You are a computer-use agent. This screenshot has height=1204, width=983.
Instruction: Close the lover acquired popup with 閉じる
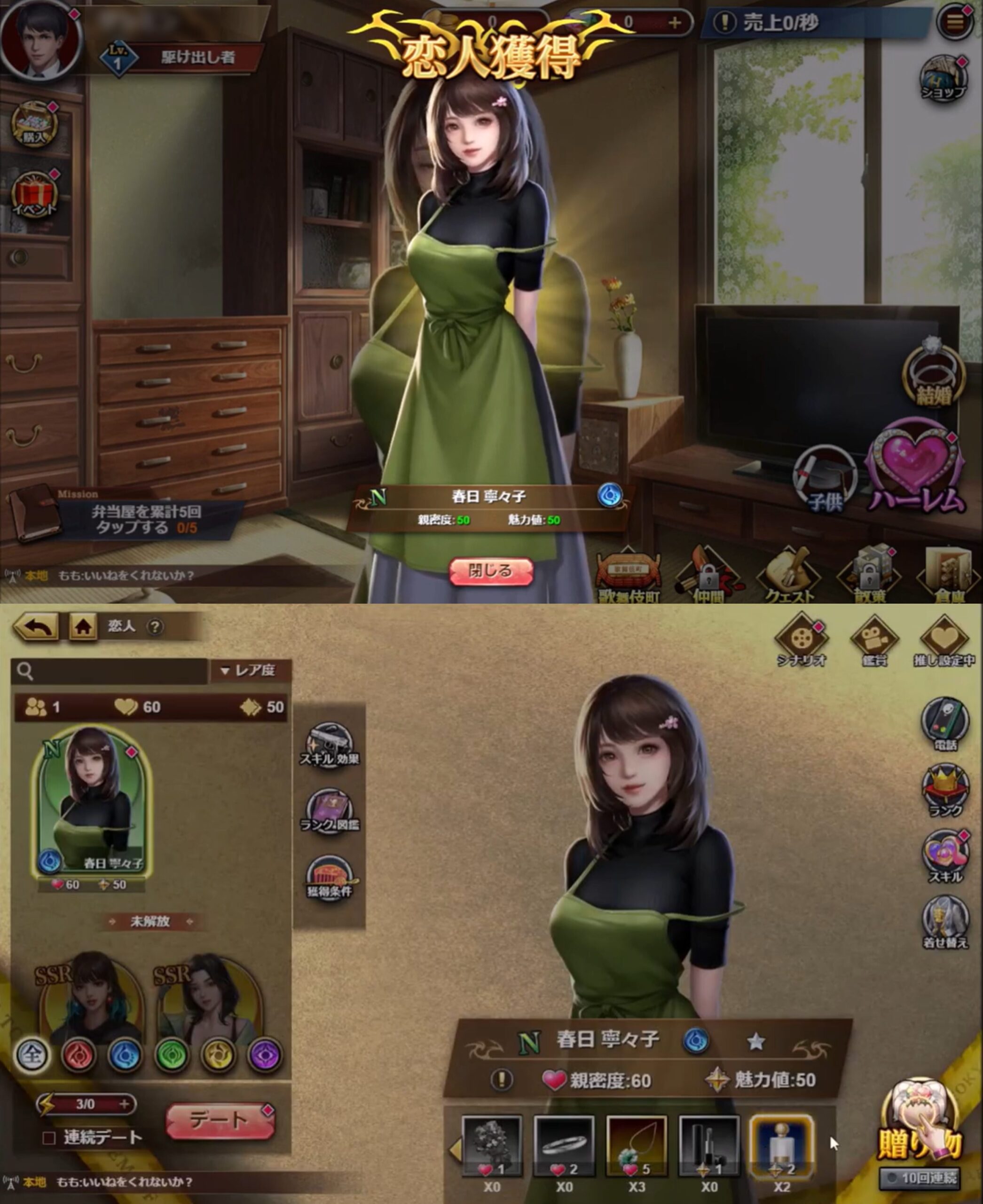490,570
